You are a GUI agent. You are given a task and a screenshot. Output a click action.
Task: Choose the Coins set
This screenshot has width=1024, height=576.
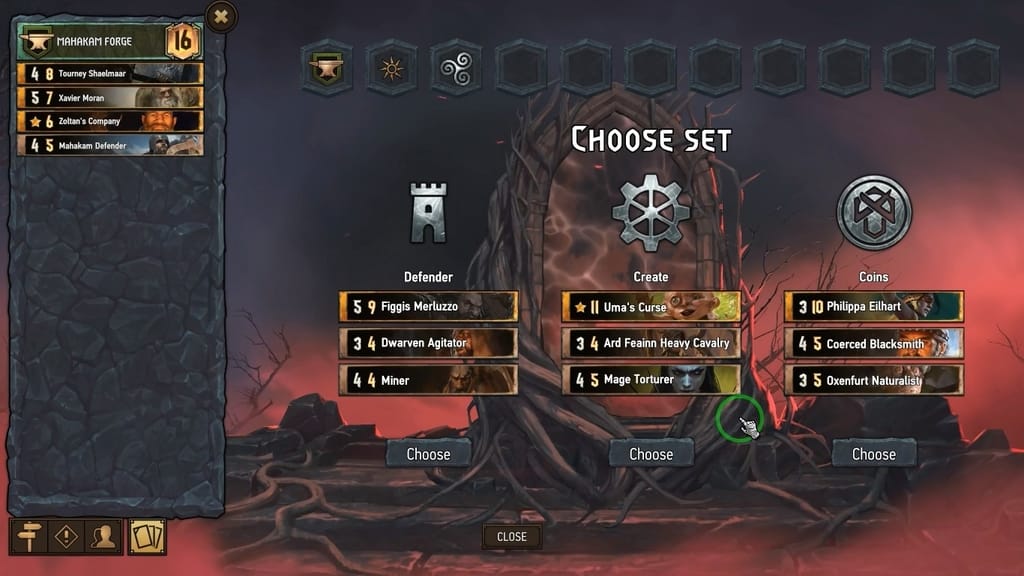(873, 454)
